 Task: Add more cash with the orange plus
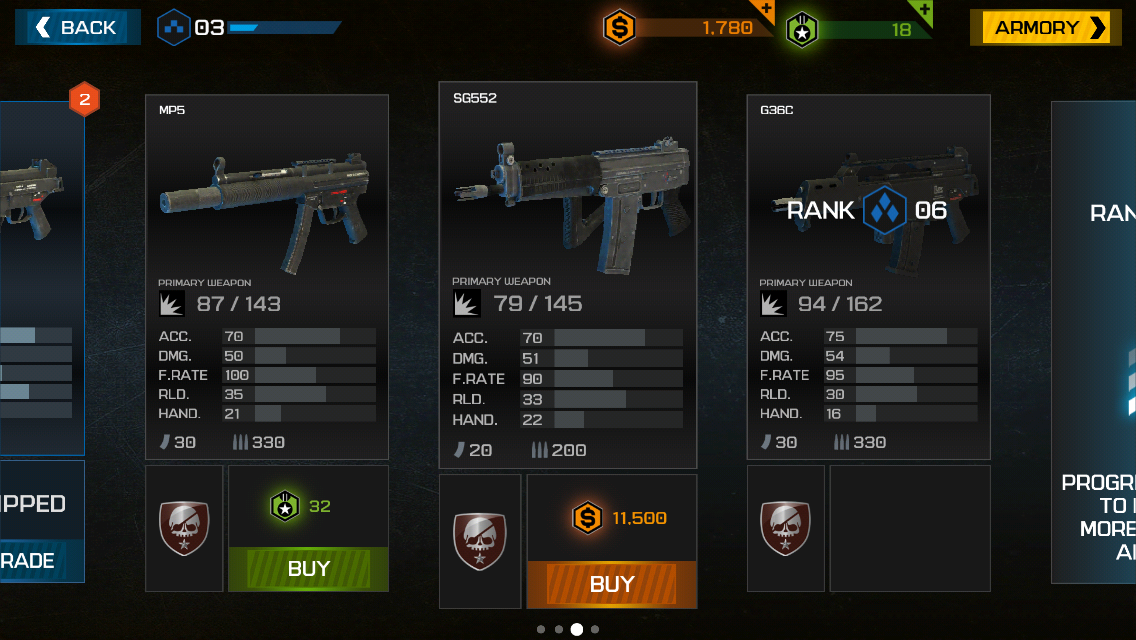tap(765, 10)
